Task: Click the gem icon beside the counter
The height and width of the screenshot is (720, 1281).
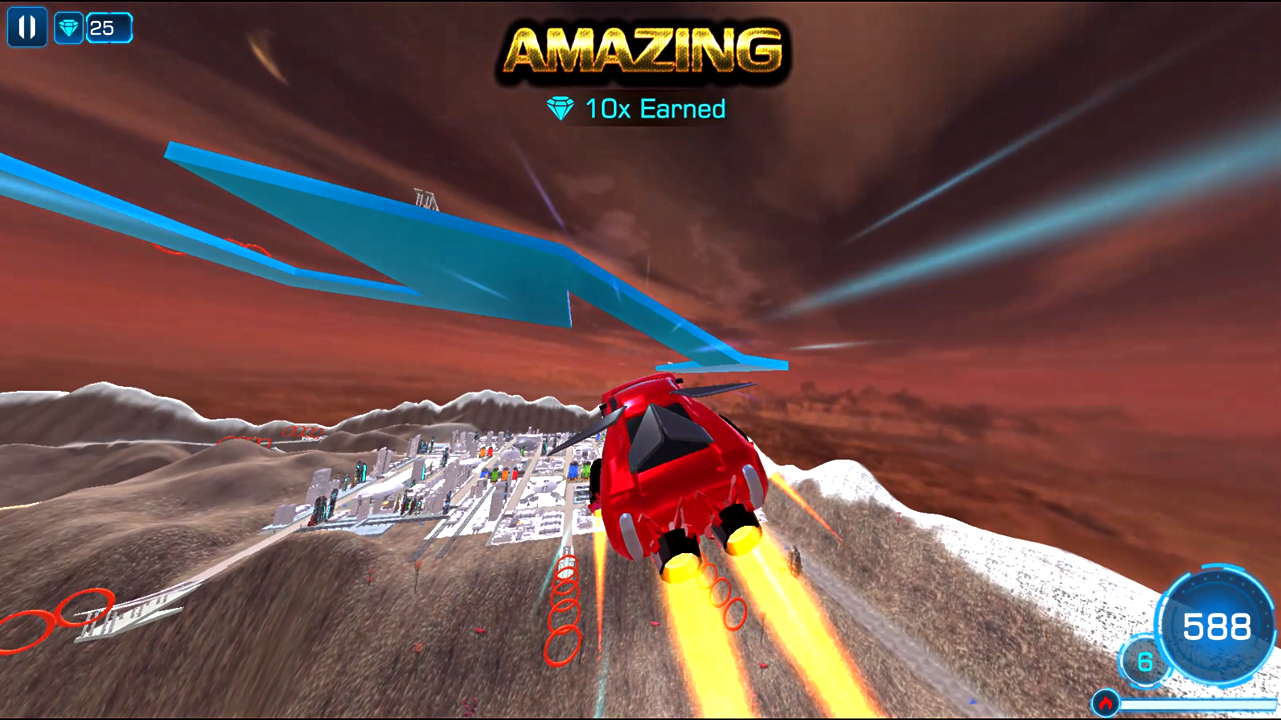Action: [x=68, y=27]
